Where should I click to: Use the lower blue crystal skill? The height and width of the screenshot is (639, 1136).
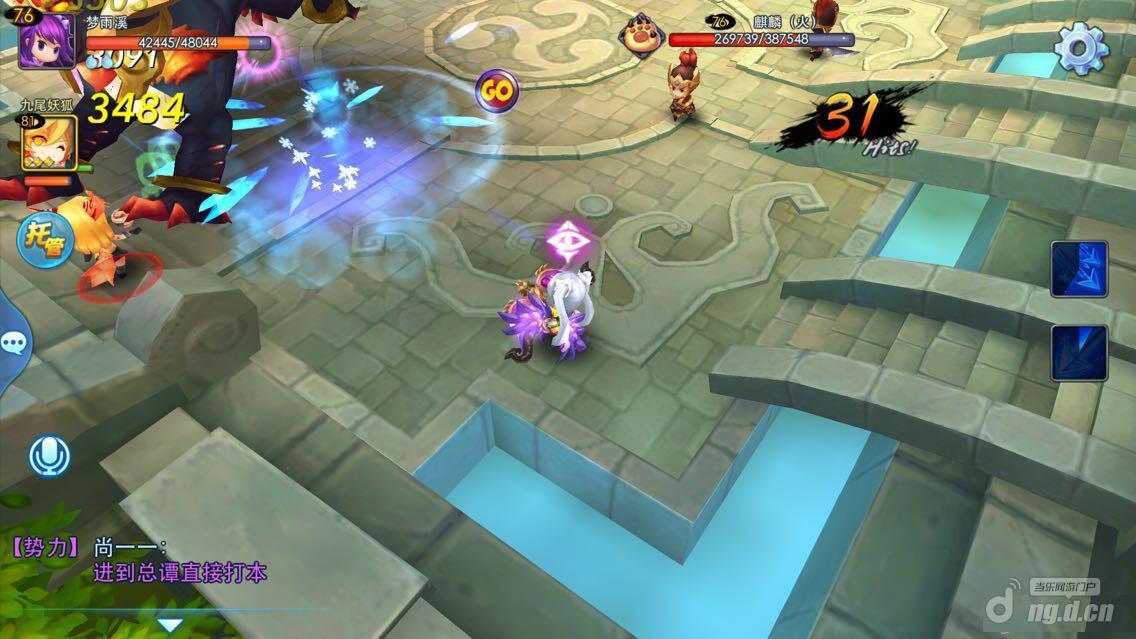point(1078,352)
